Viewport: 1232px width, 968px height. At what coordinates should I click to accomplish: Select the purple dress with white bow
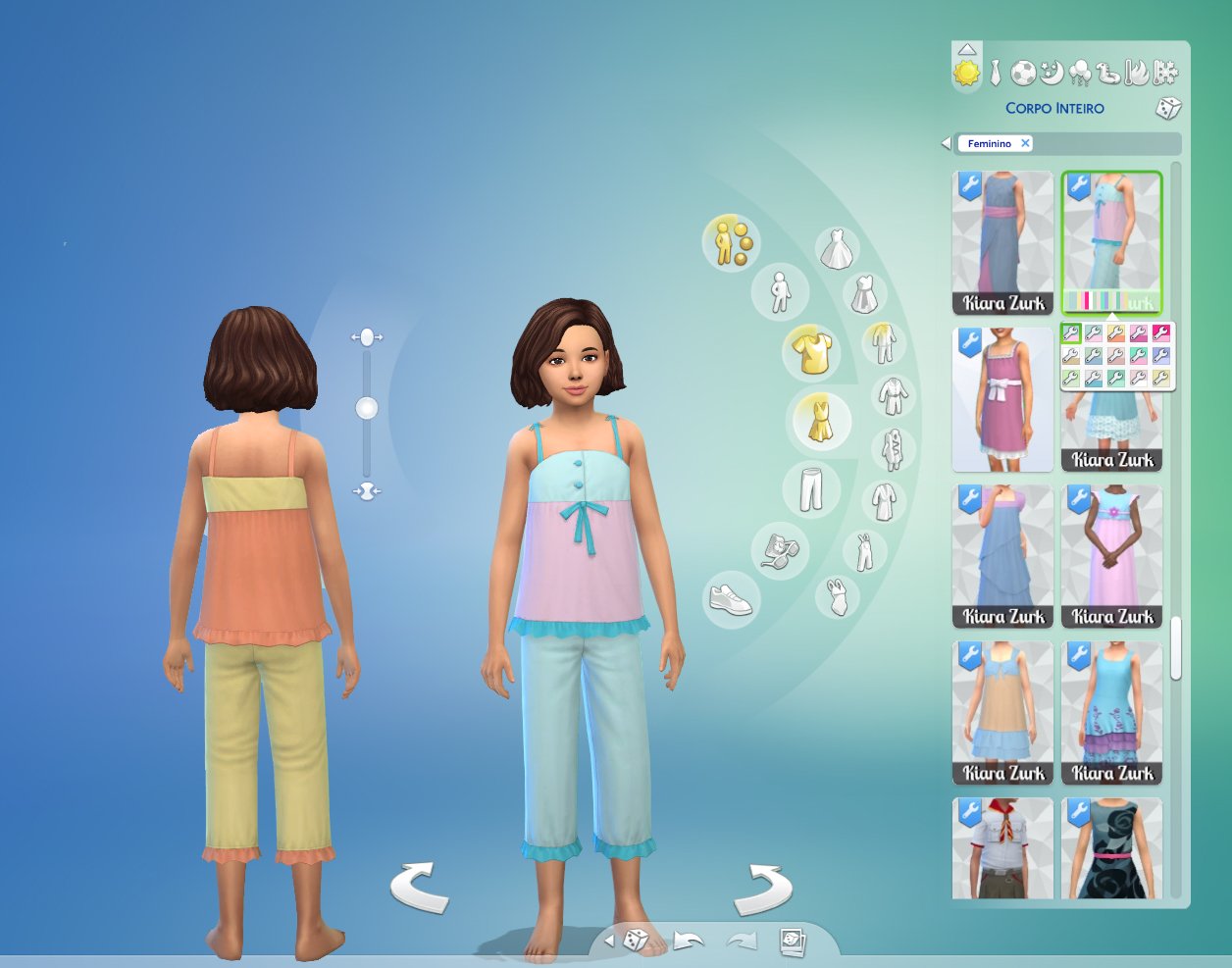coord(1001,398)
